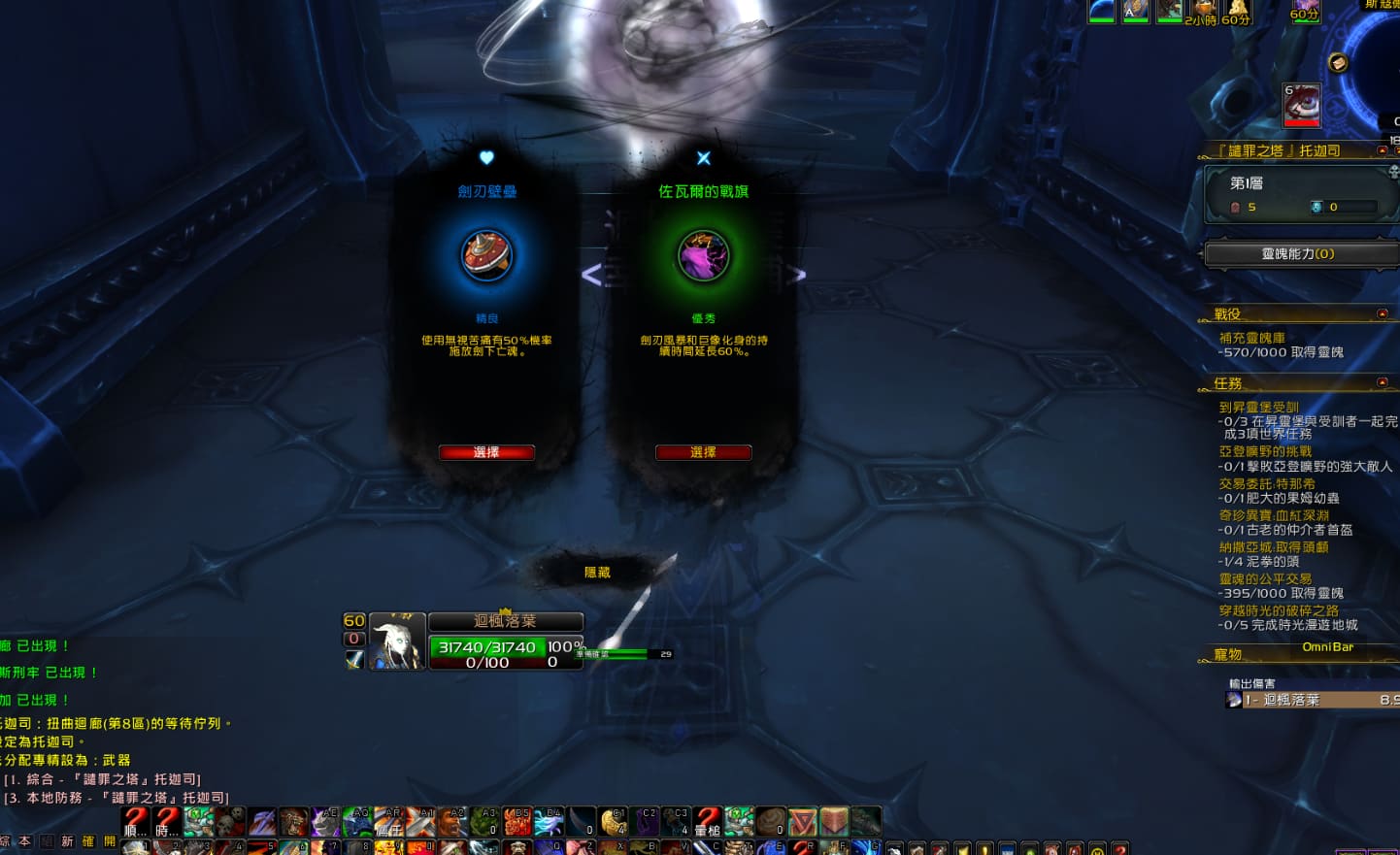Select the 到昇靈堡受訓 quest entry
Image resolution: width=1400 pixels, height=855 pixels.
coord(1258,408)
